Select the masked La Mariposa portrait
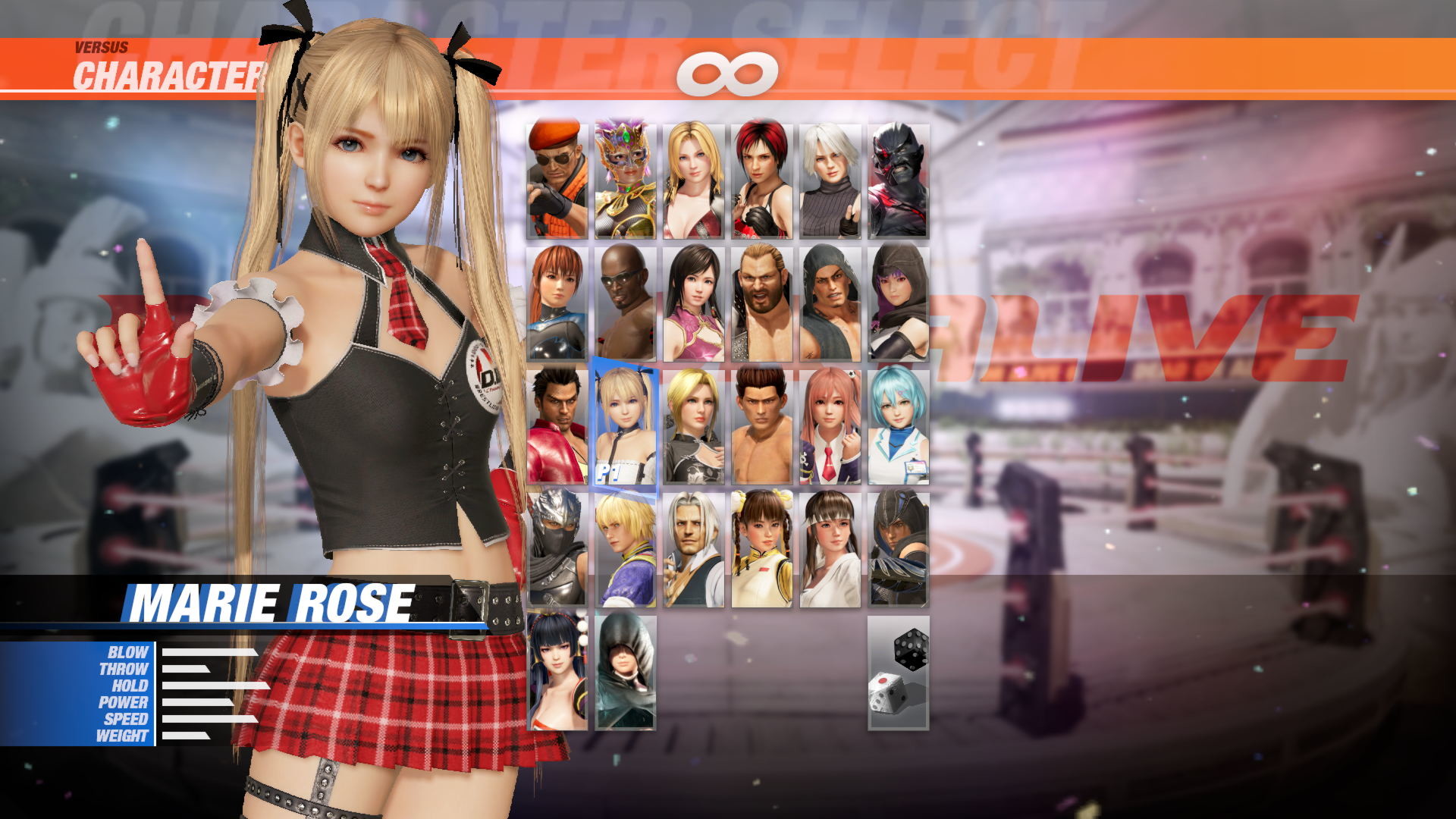Viewport: 1456px width, 819px height. click(625, 174)
